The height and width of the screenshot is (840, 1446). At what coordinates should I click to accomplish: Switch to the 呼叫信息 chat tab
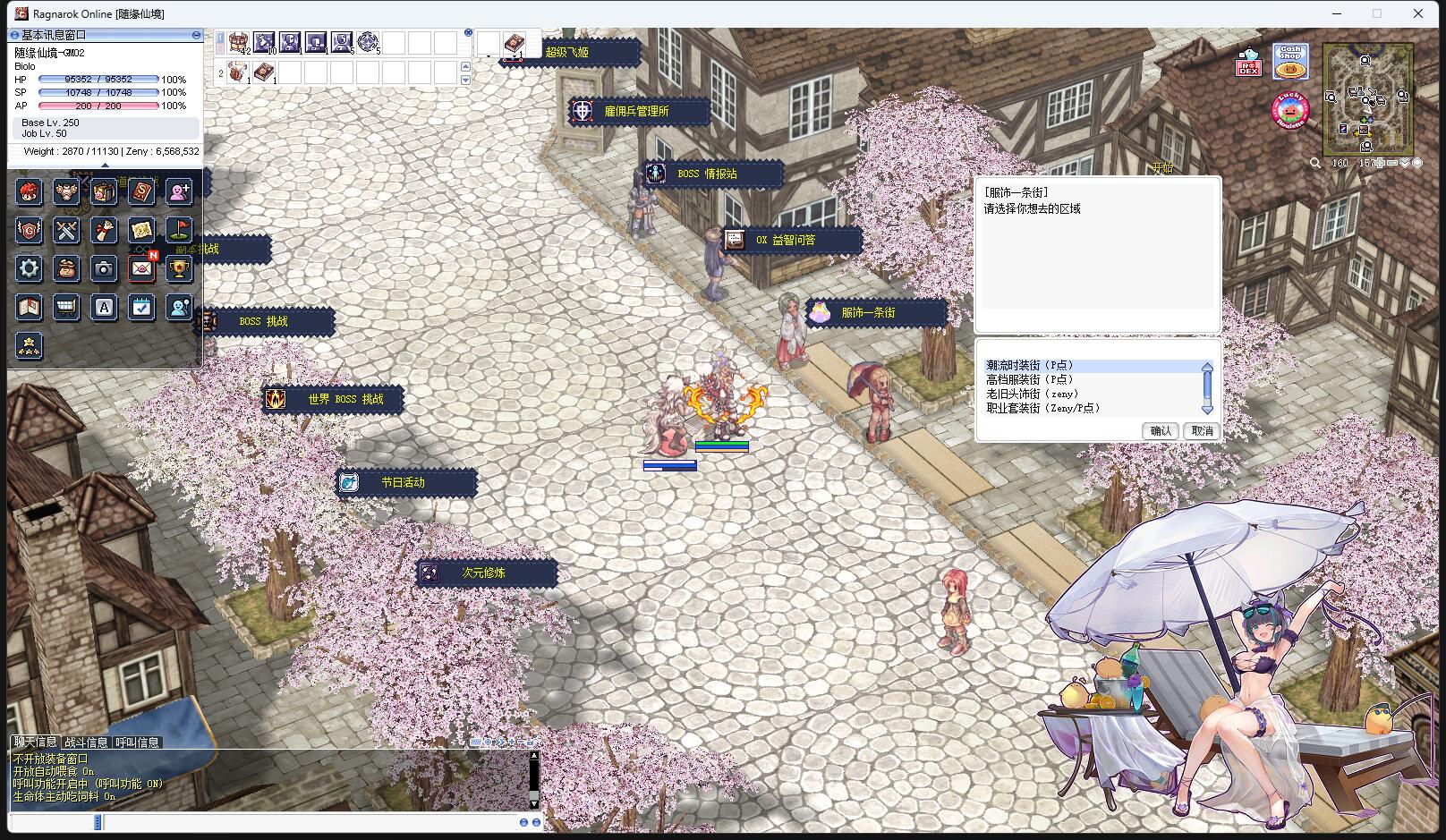coord(137,742)
